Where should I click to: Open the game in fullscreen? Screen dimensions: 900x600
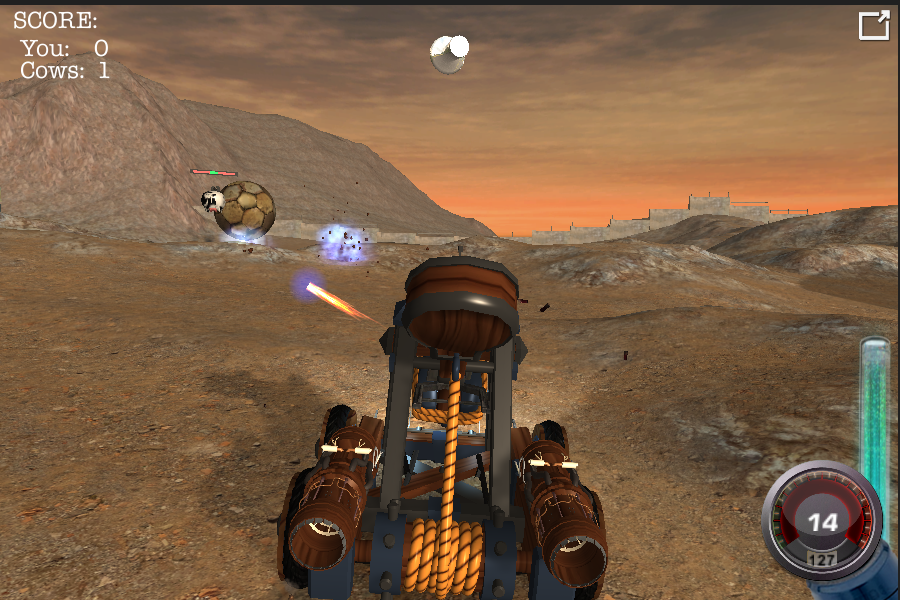click(x=873, y=26)
